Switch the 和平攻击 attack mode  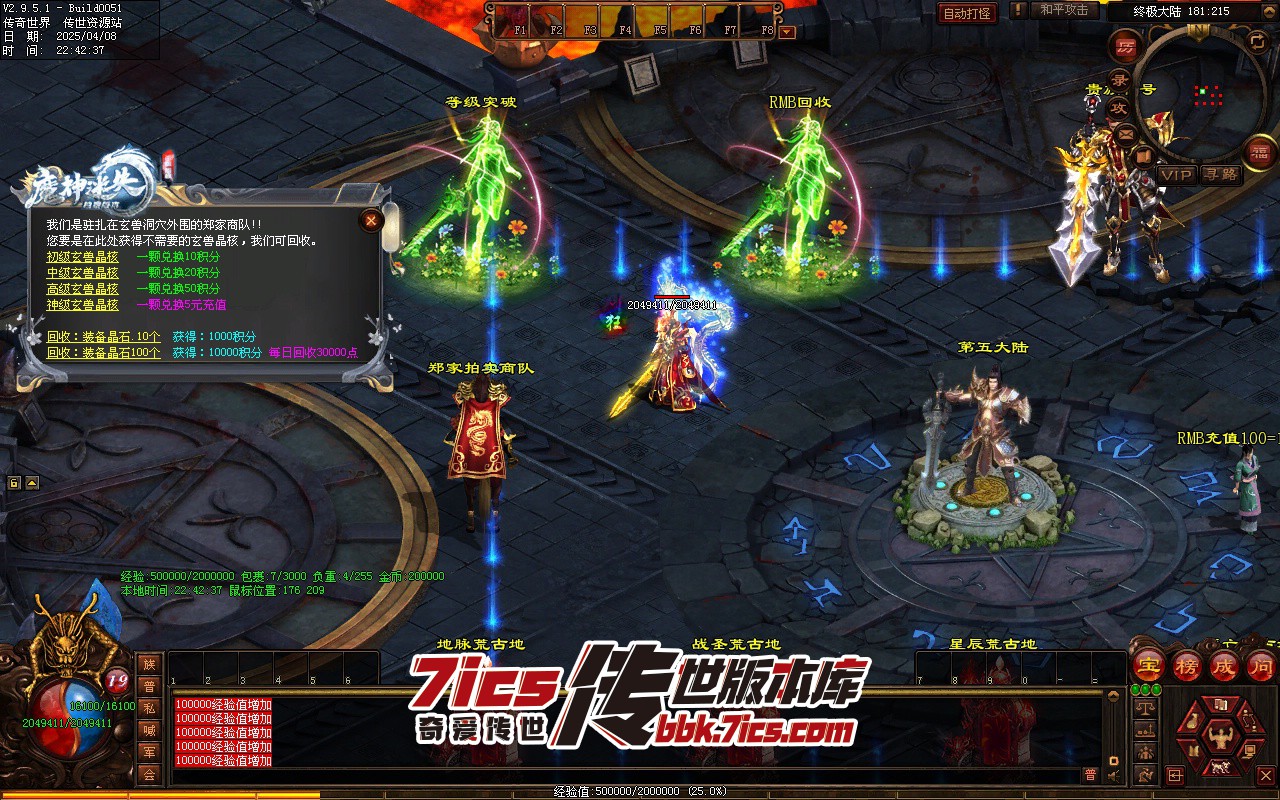tap(1064, 10)
